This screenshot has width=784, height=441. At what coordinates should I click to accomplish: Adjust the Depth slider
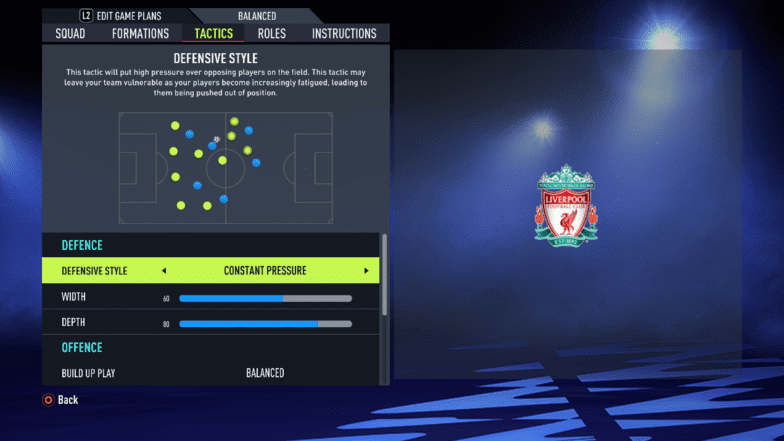[265, 323]
